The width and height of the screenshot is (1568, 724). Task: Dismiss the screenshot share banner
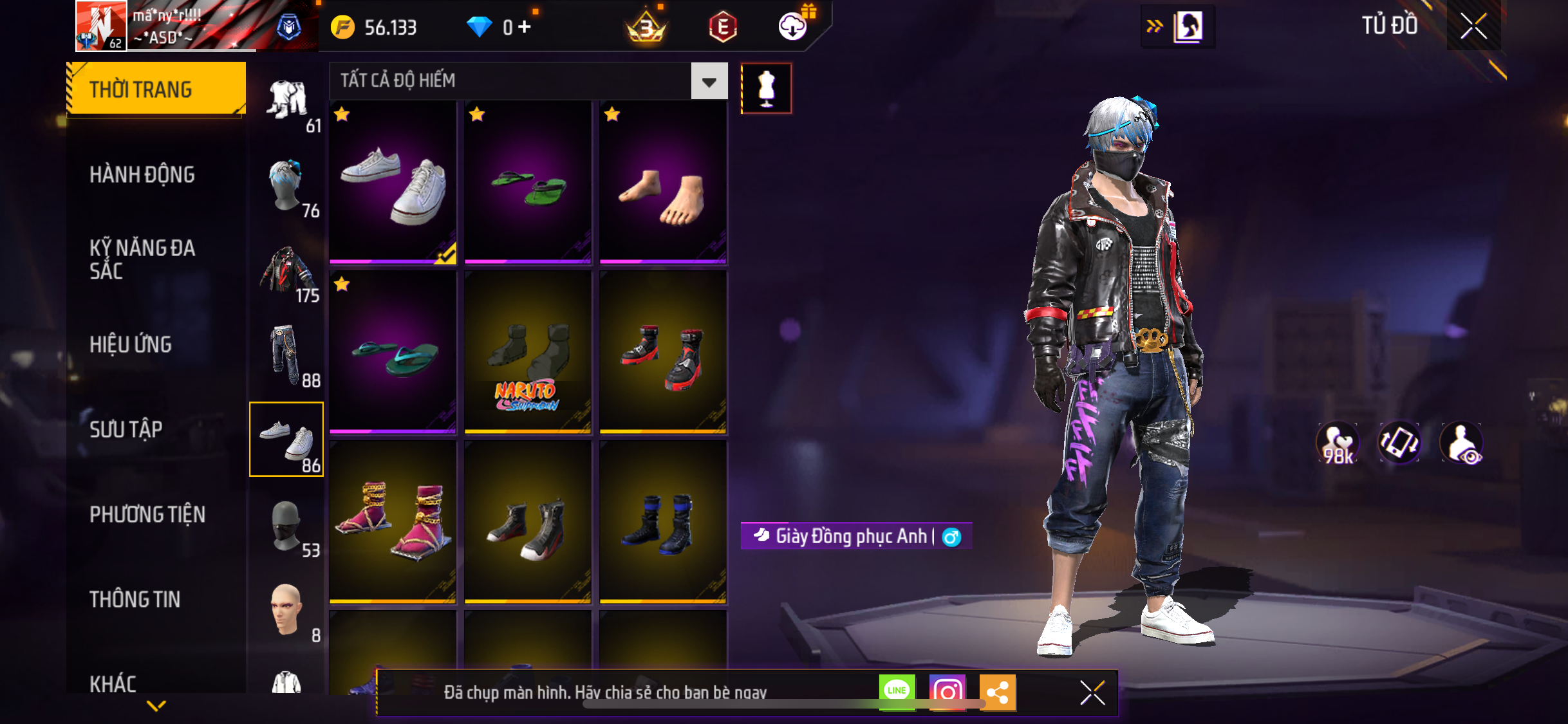[x=1092, y=692]
